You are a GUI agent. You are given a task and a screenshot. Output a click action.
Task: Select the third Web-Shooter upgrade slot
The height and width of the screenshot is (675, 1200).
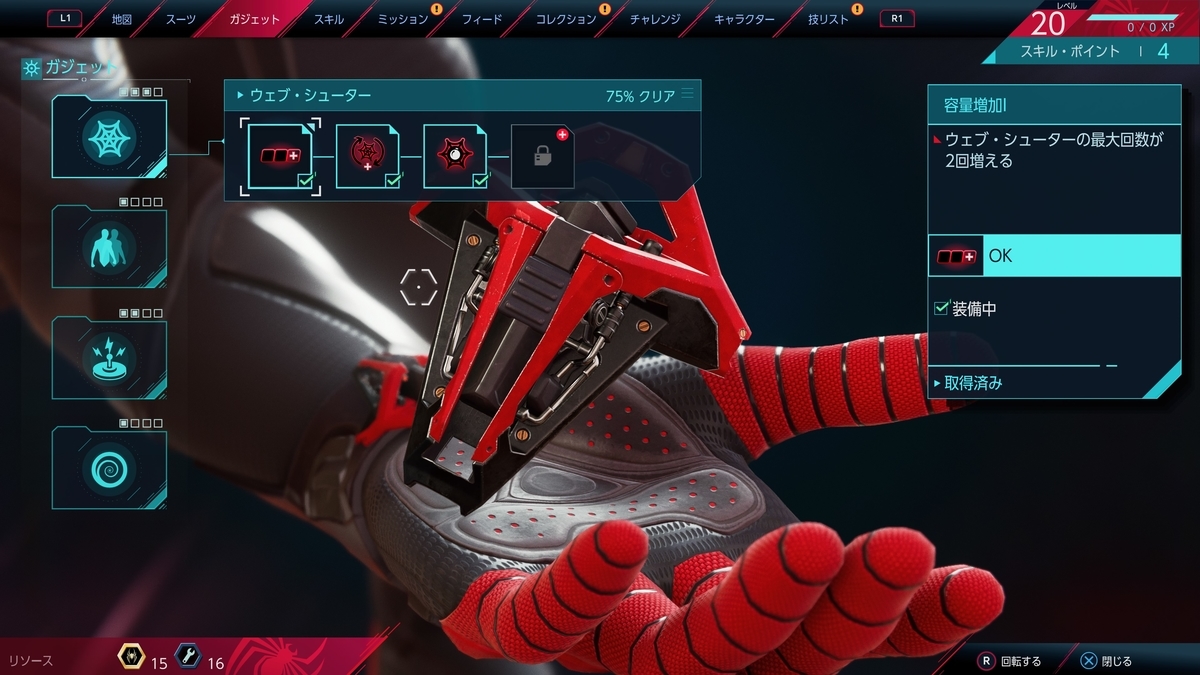pyautogui.click(x=455, y=156)
